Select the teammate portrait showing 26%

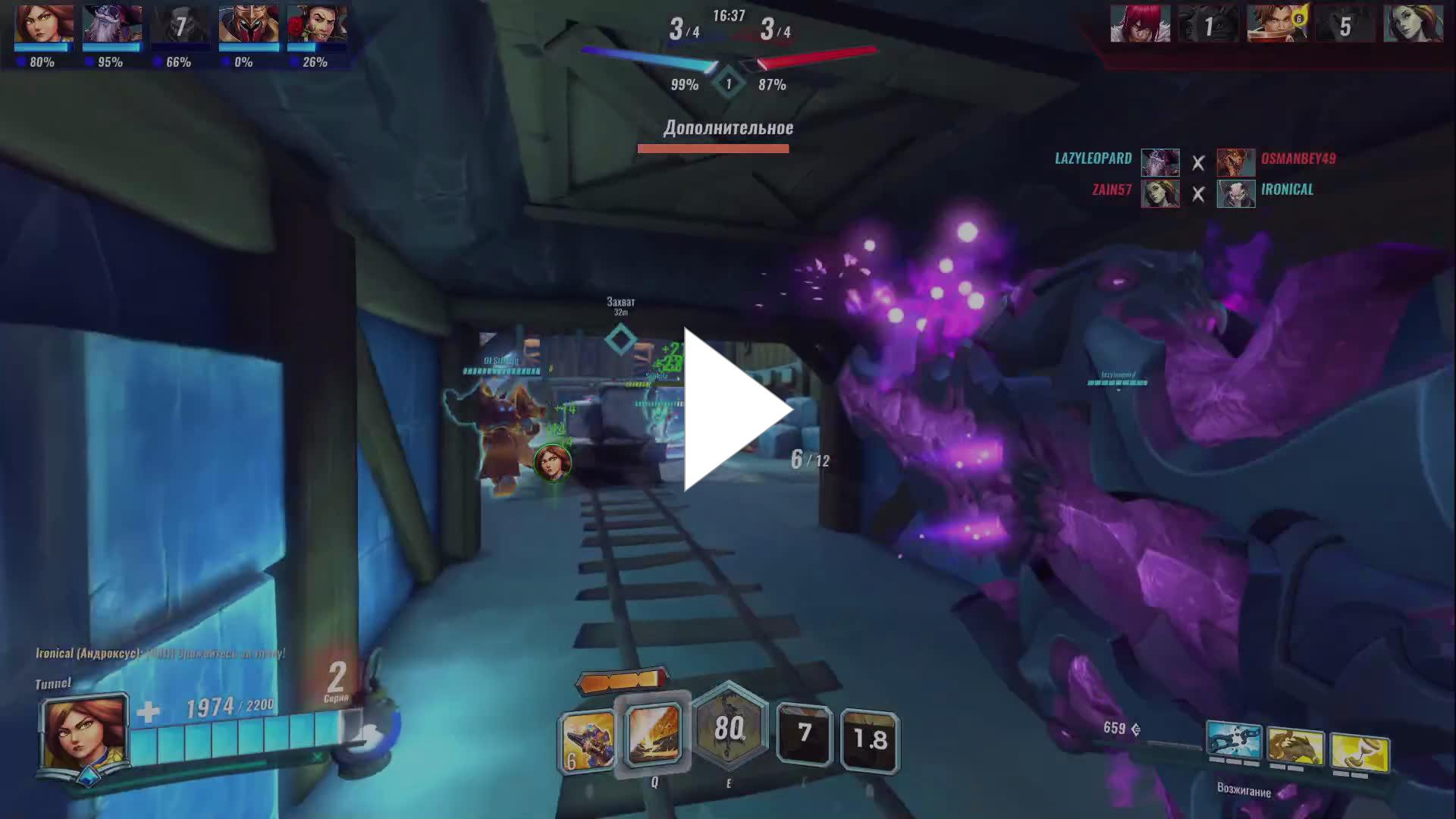pyautogui.click(x=316, y=26)
